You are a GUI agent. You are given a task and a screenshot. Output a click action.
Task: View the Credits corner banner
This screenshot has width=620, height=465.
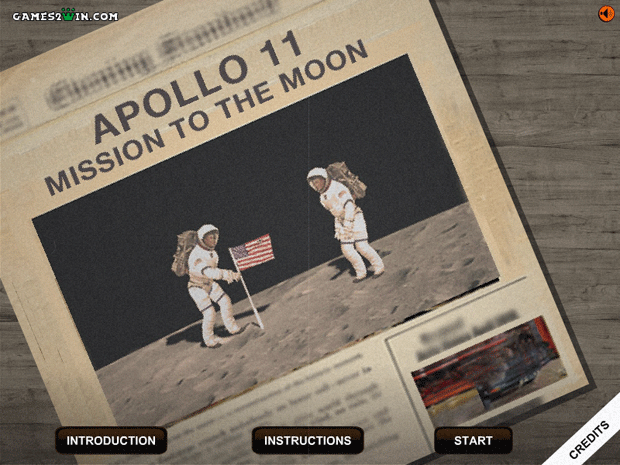tap(590, 438)
